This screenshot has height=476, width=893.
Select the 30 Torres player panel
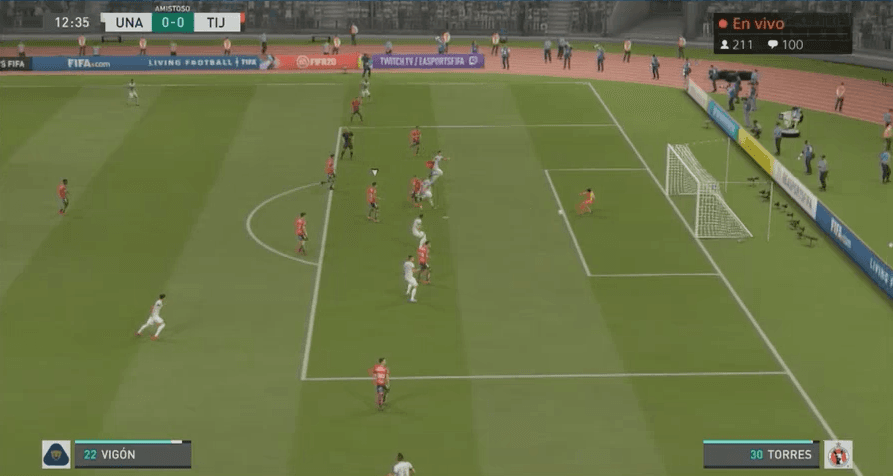(x=761, y=454)
